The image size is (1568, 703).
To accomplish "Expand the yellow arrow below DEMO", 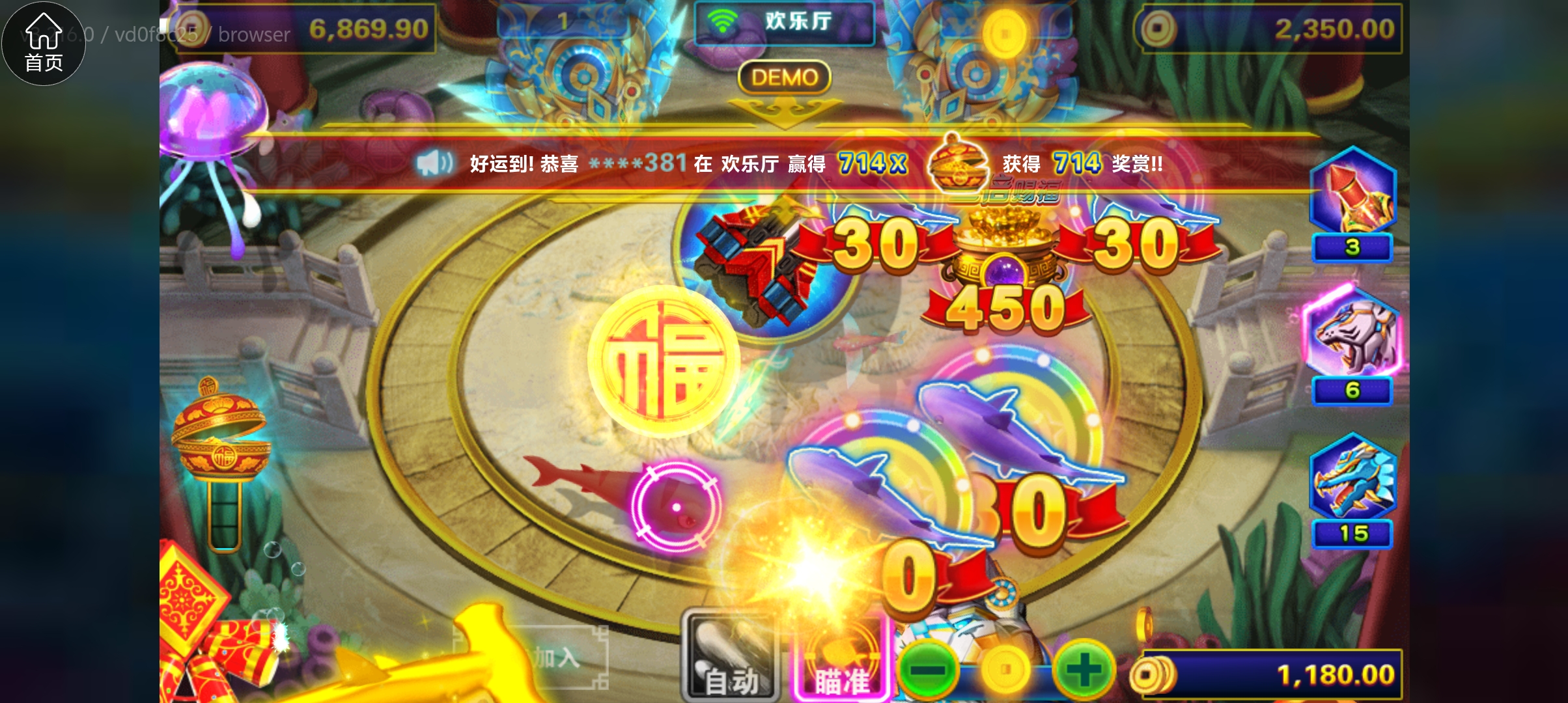I will click(x=786, y=111).
